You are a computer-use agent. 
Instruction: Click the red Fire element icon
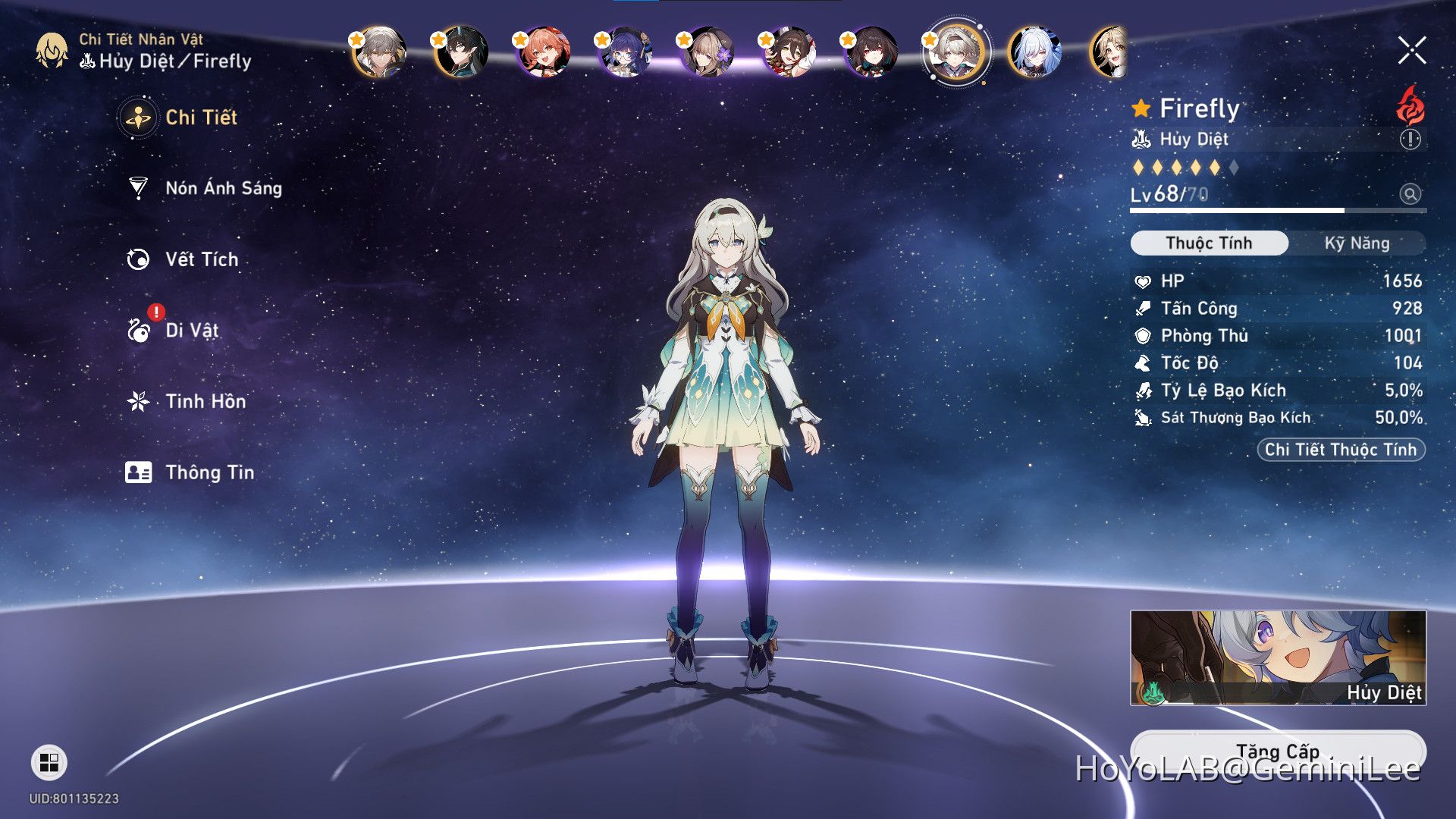pos(1410,107)
